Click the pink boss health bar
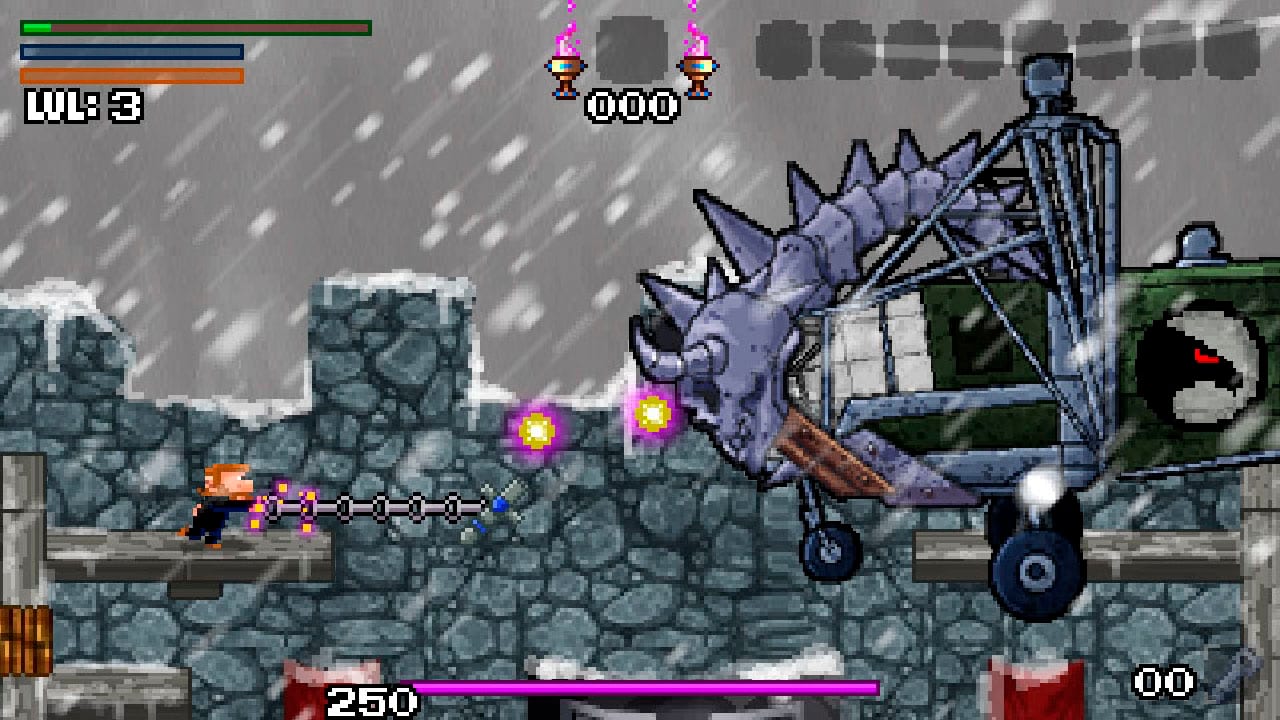Viewport: 1280px width, 720px height. [650, 687]
